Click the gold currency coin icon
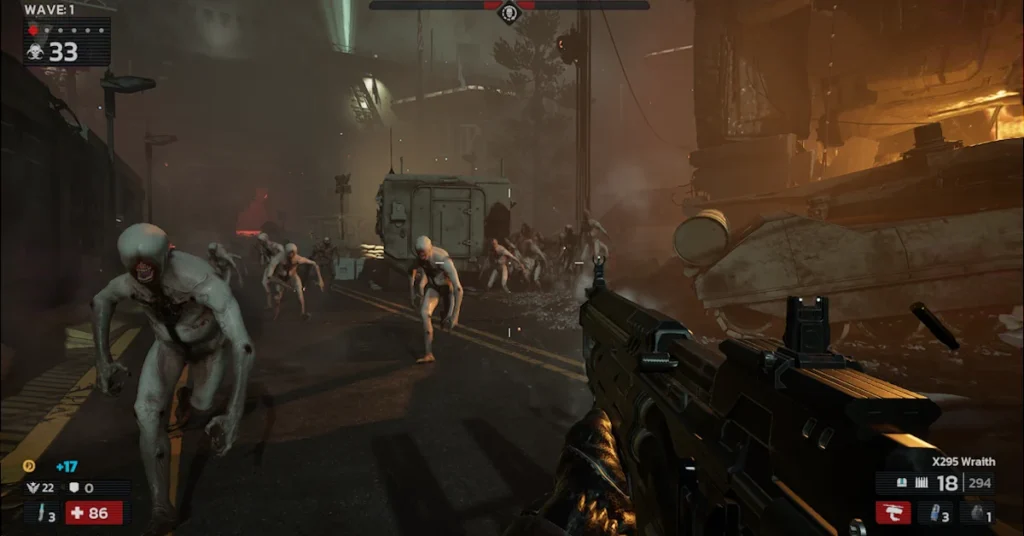The width and height of the screenshot is (1024, 536). coord(30,465)
